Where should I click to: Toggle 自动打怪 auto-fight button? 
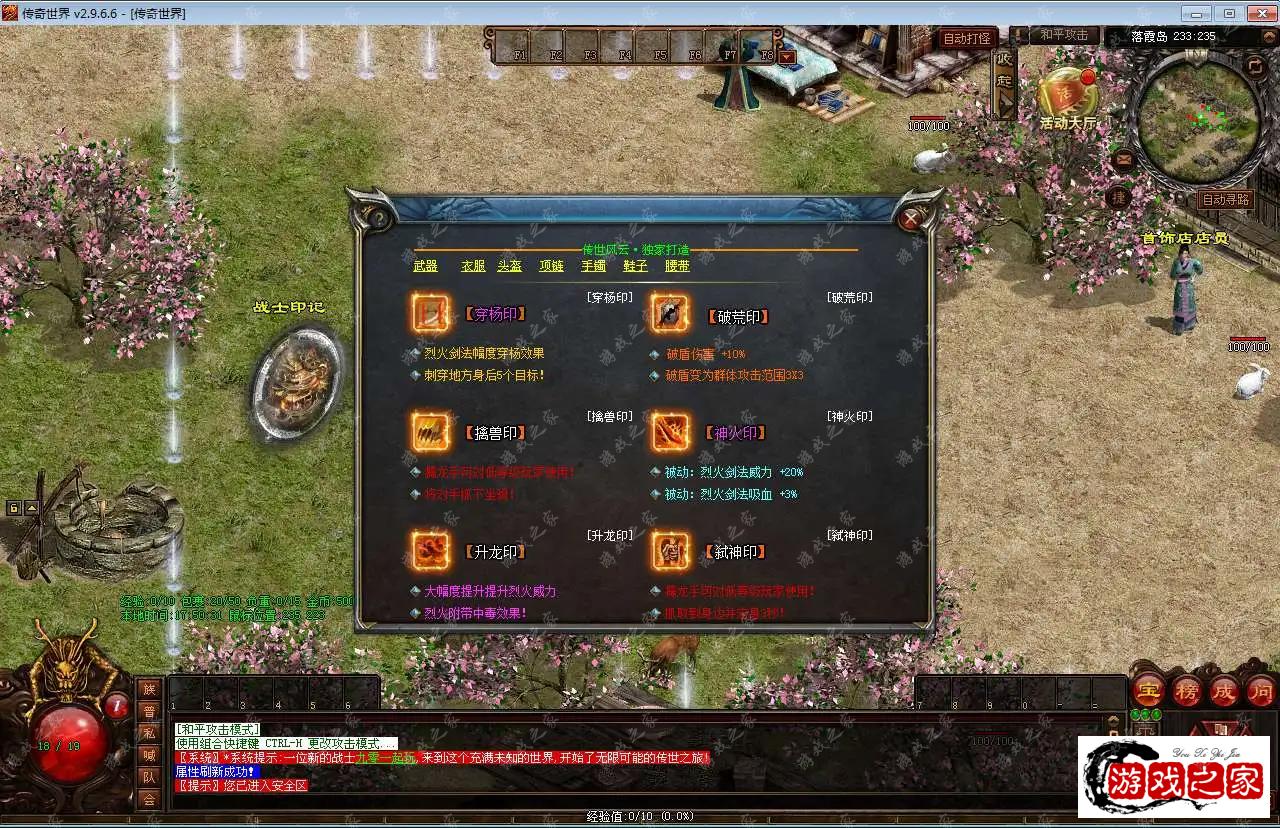966,38
